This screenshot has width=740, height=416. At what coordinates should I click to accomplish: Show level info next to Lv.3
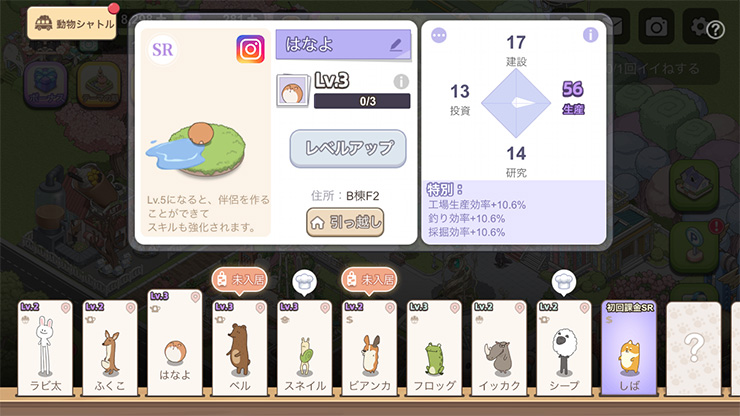click(x=401, y=82)
